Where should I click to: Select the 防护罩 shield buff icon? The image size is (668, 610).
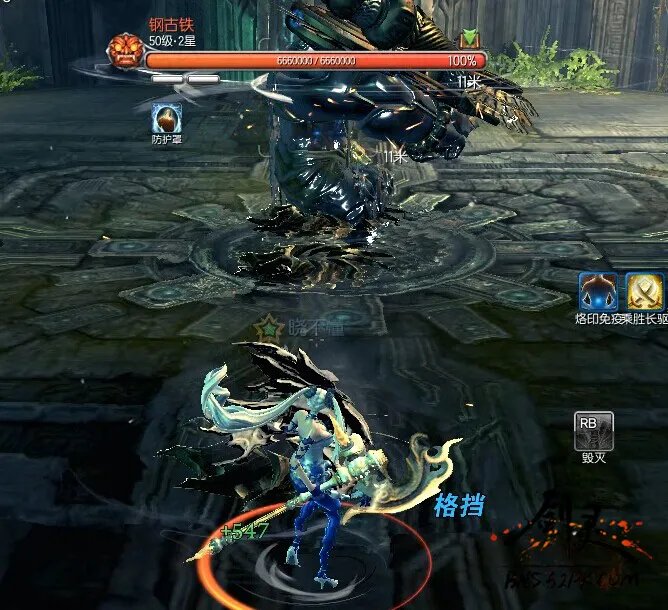(166, 119)
